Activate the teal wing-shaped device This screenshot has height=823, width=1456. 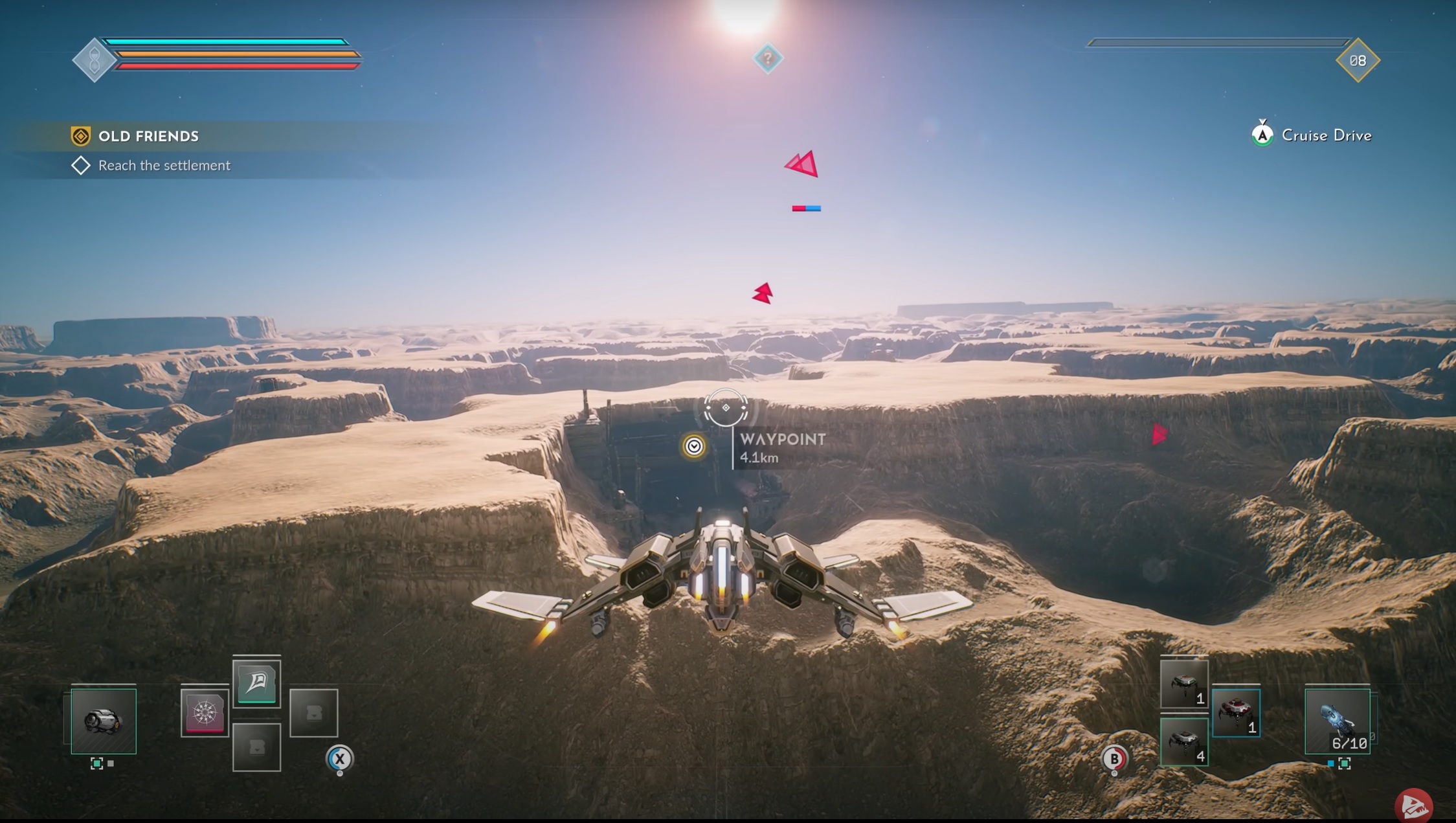[256, 682]
